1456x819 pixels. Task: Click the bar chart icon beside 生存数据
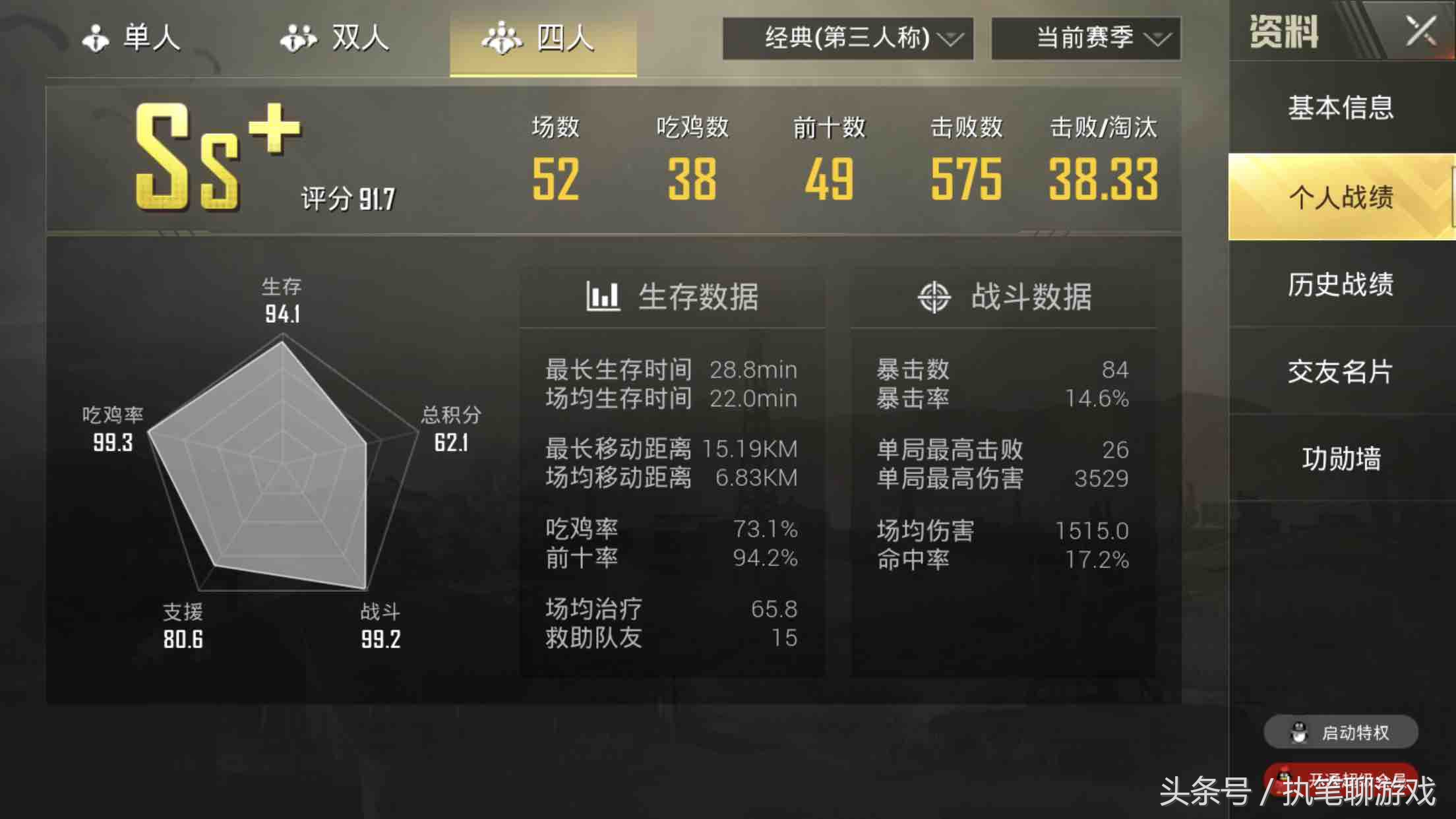[x=604, y=296]
